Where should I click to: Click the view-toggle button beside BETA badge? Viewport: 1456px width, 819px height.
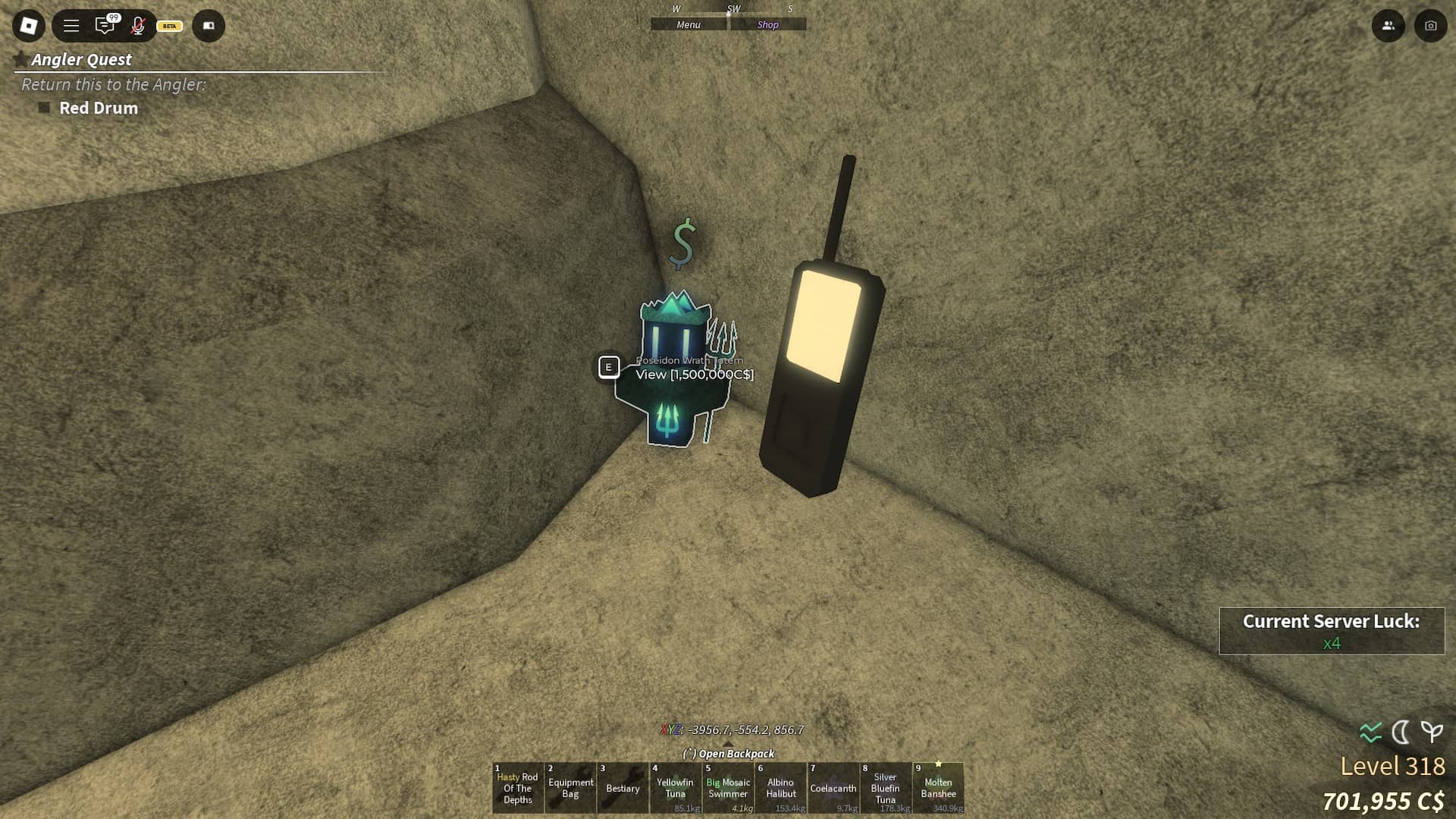click(209, 26)
